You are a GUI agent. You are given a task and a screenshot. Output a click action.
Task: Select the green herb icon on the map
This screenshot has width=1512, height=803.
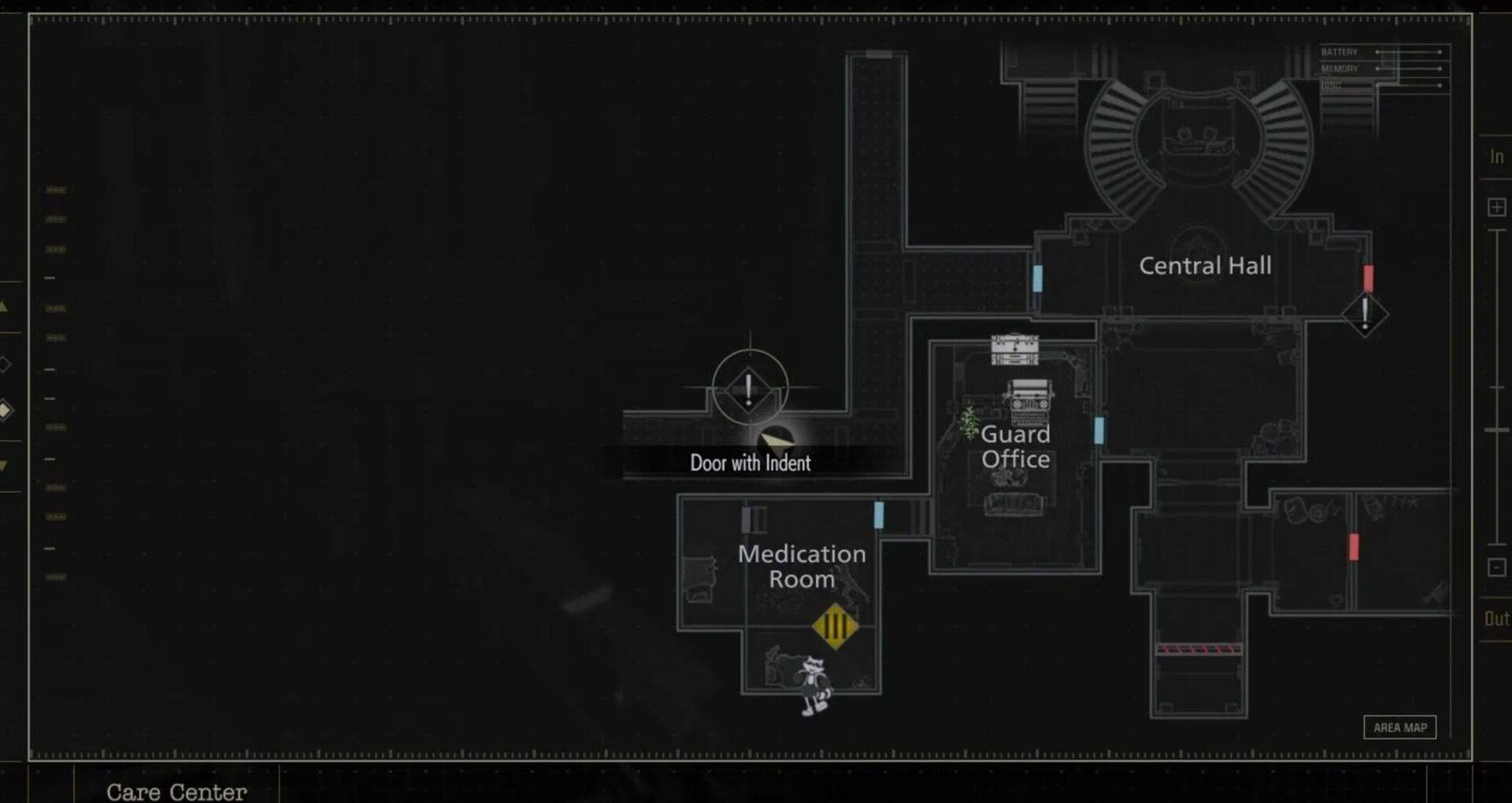[969, 423]
